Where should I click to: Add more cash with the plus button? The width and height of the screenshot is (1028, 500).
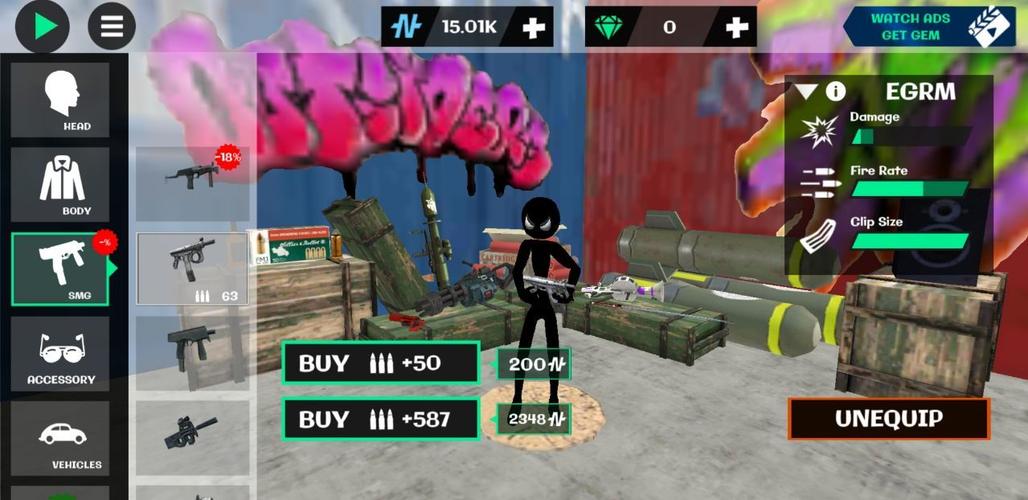(534, 28)
